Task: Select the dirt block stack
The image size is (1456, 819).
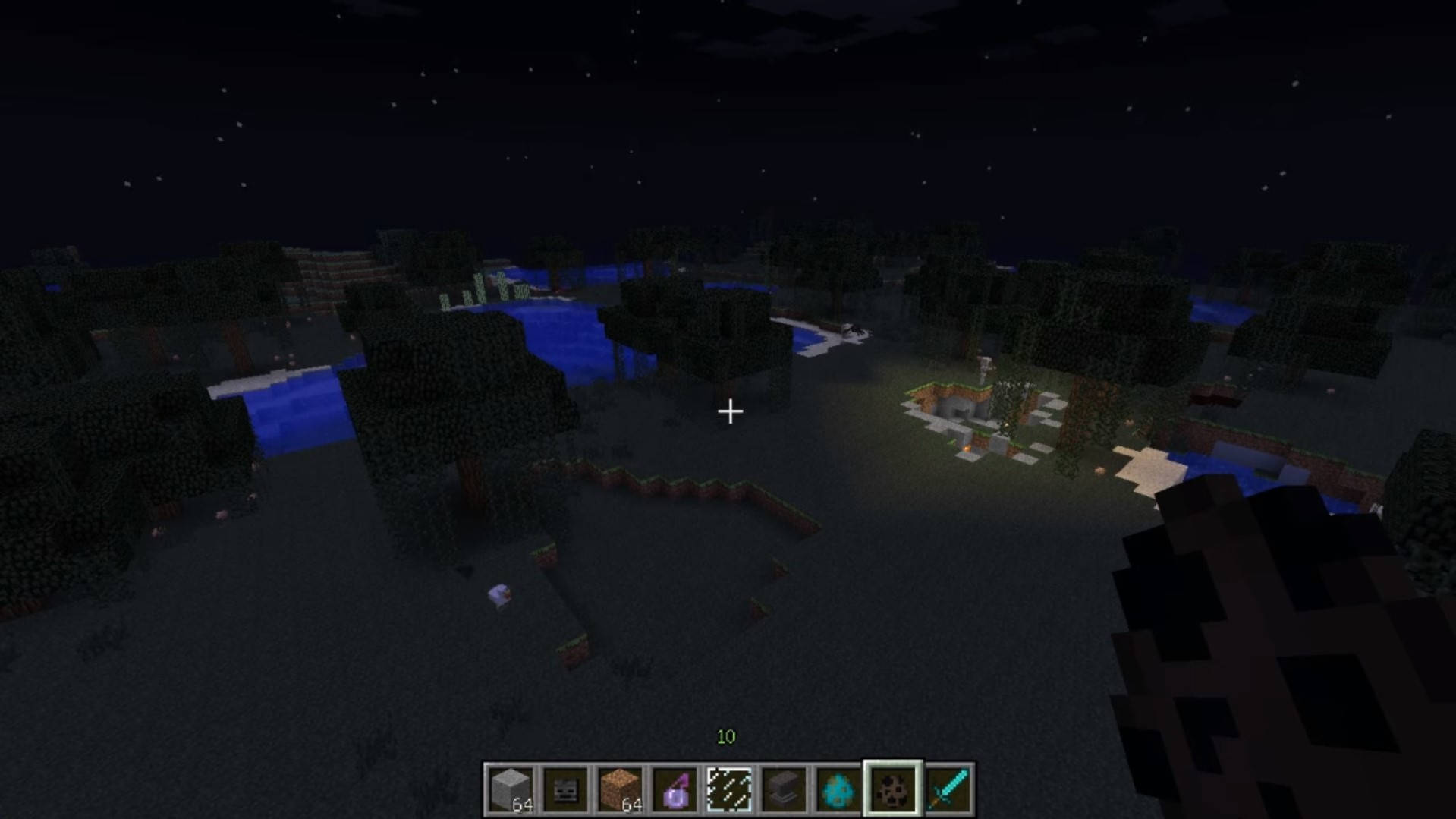Action: pyautogui.click(x=620, y=789)
